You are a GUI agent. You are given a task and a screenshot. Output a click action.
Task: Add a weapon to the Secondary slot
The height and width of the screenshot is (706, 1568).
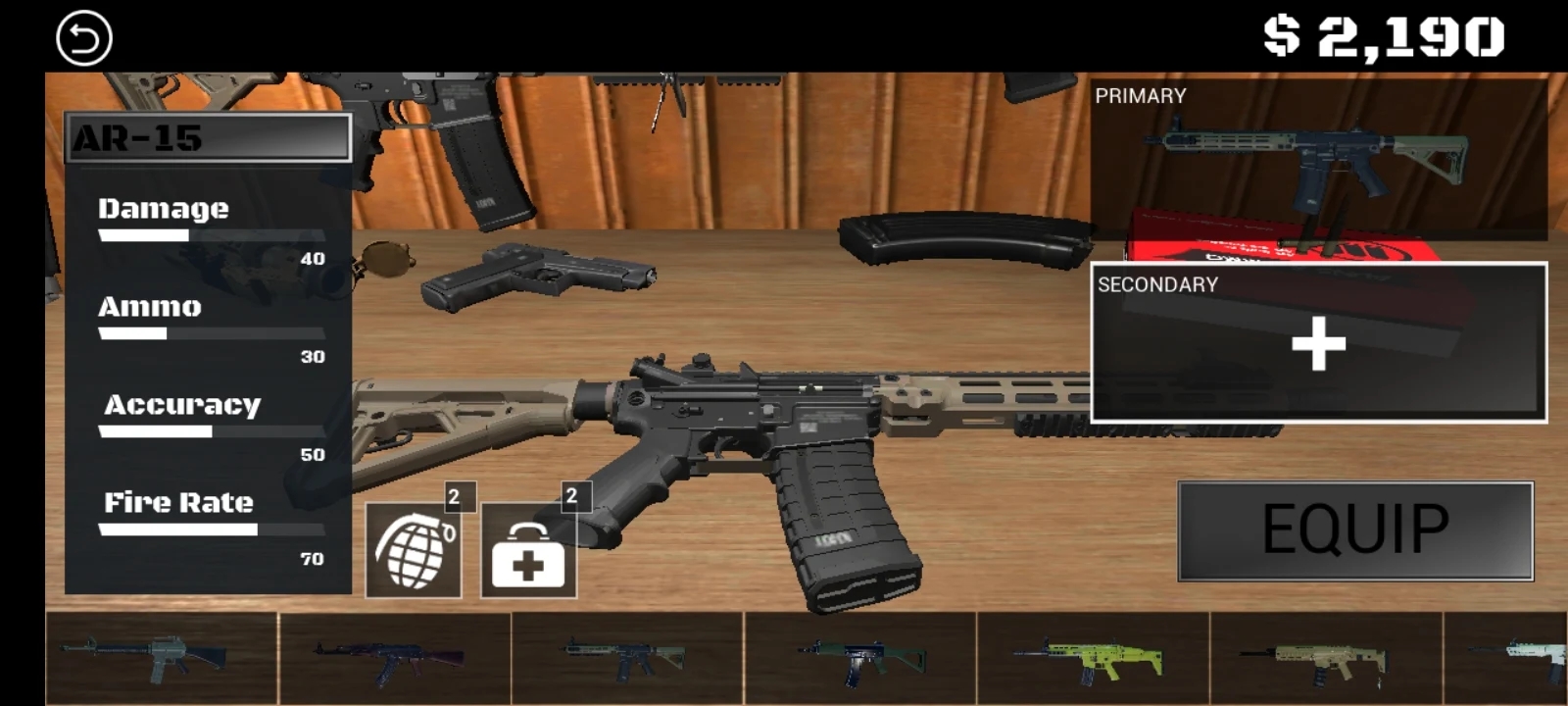[1318, 343]
